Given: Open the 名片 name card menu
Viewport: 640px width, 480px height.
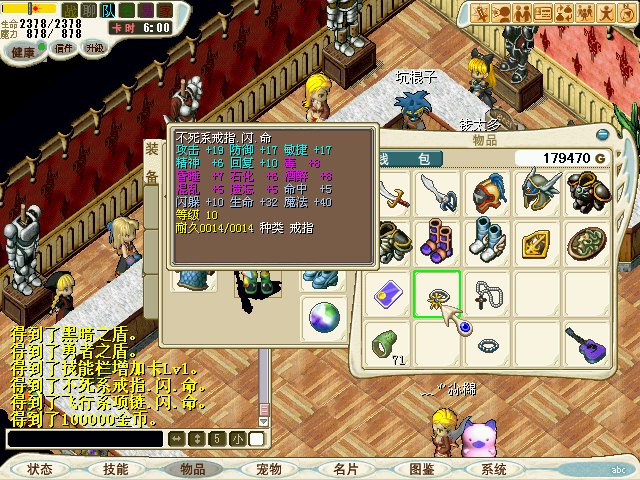Looking at the screenshot, I should (346, 469).
